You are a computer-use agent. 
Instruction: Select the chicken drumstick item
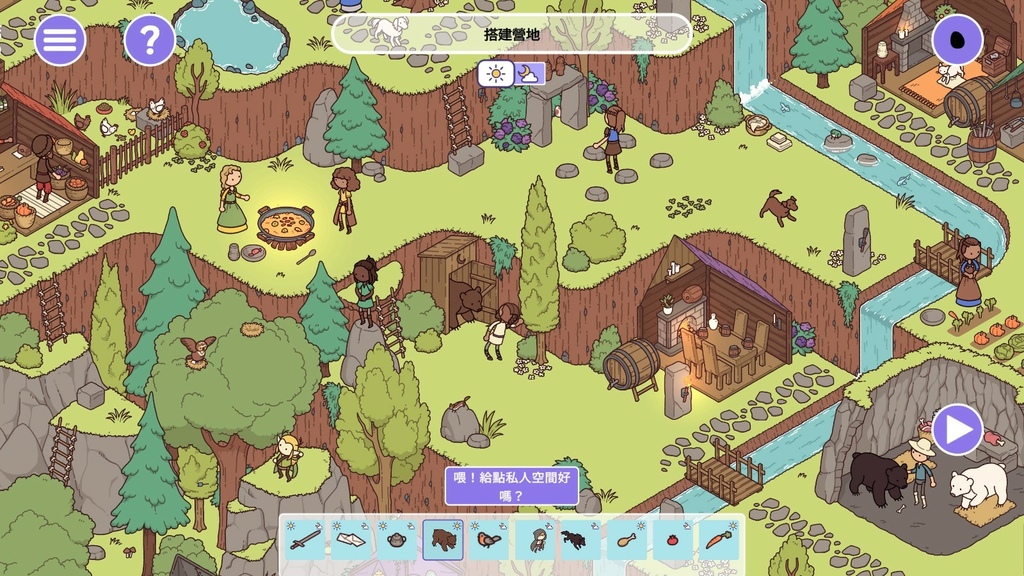627,540
